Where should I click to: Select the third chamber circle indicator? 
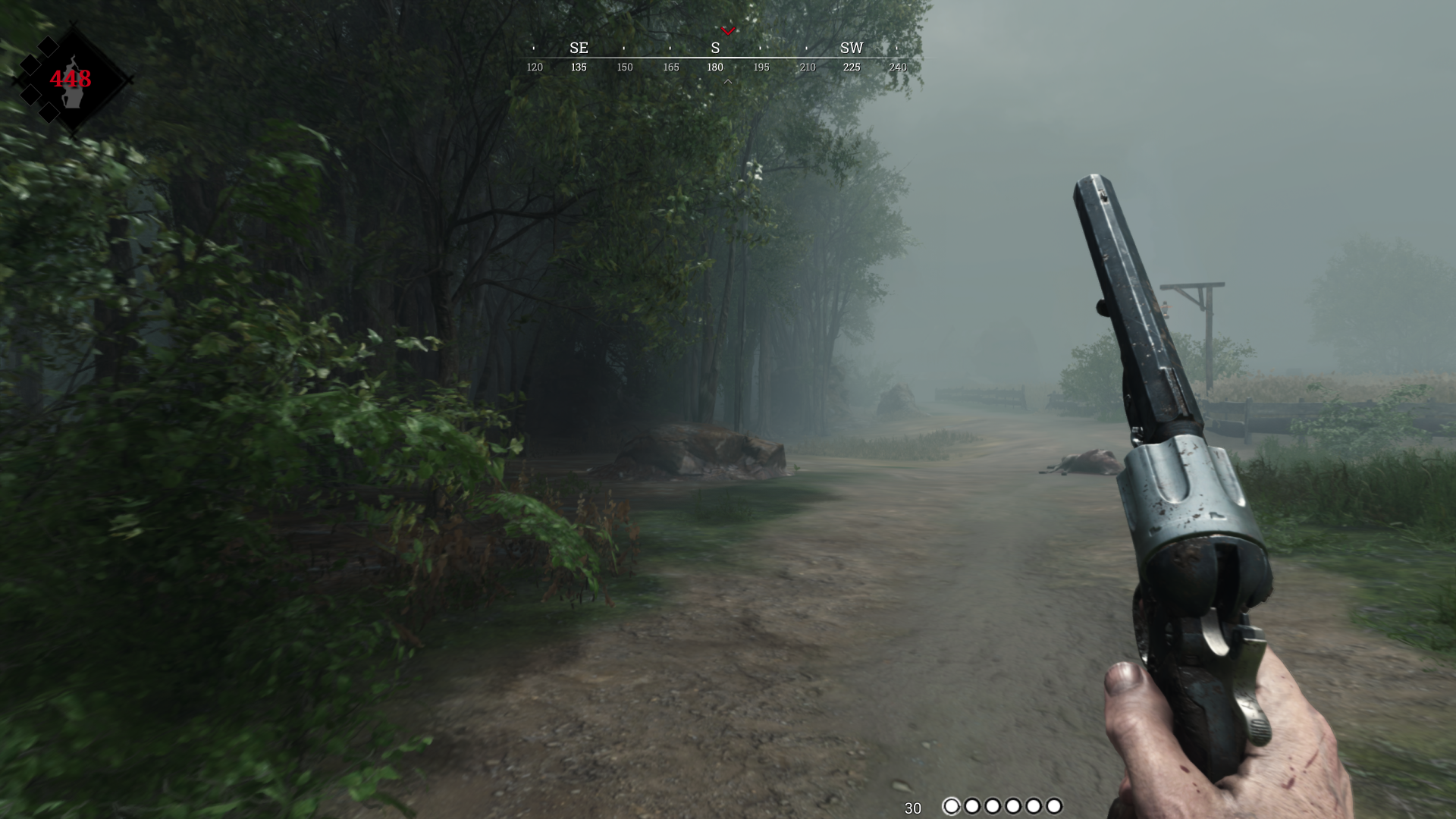tap(993, 806)
